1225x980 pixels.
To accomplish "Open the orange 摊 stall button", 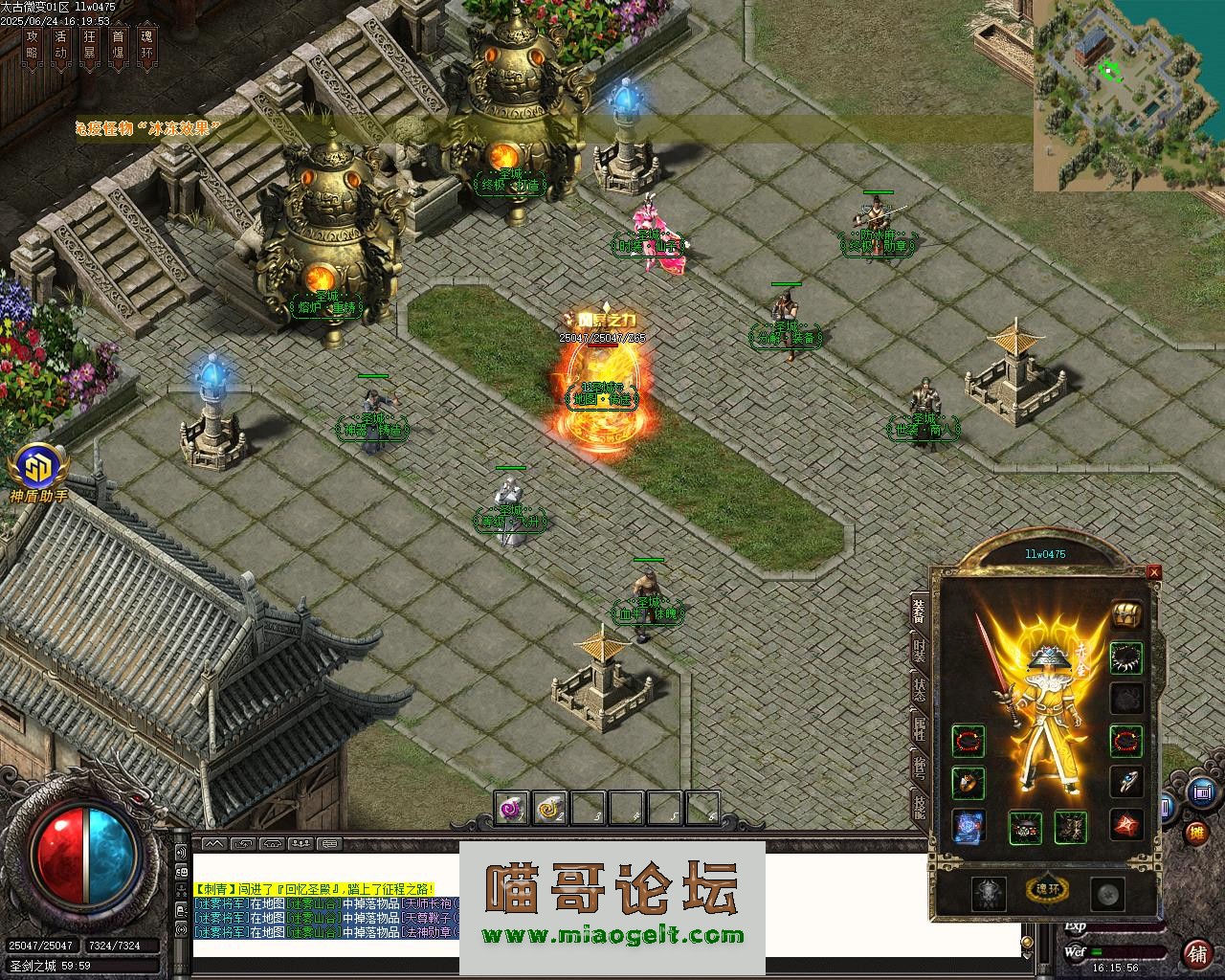I will coord(1196,832).
